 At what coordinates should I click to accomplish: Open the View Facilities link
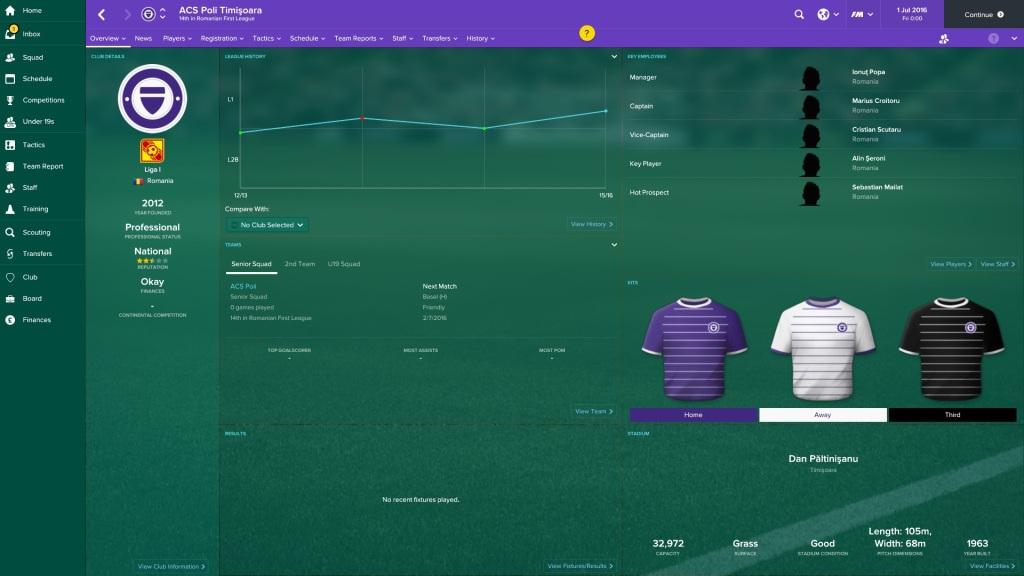click(x=993, y=566)
